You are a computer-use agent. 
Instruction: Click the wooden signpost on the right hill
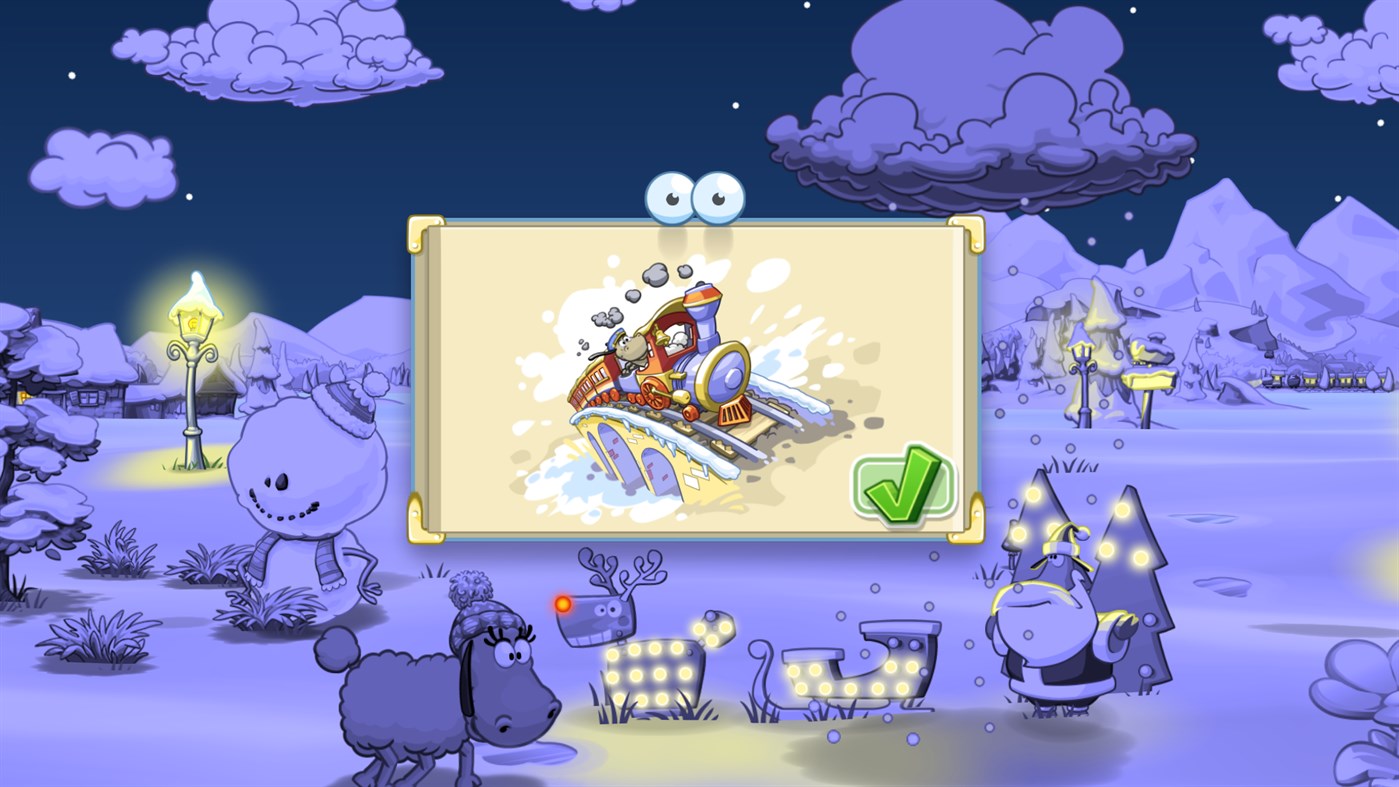[x=1148, y=380]
